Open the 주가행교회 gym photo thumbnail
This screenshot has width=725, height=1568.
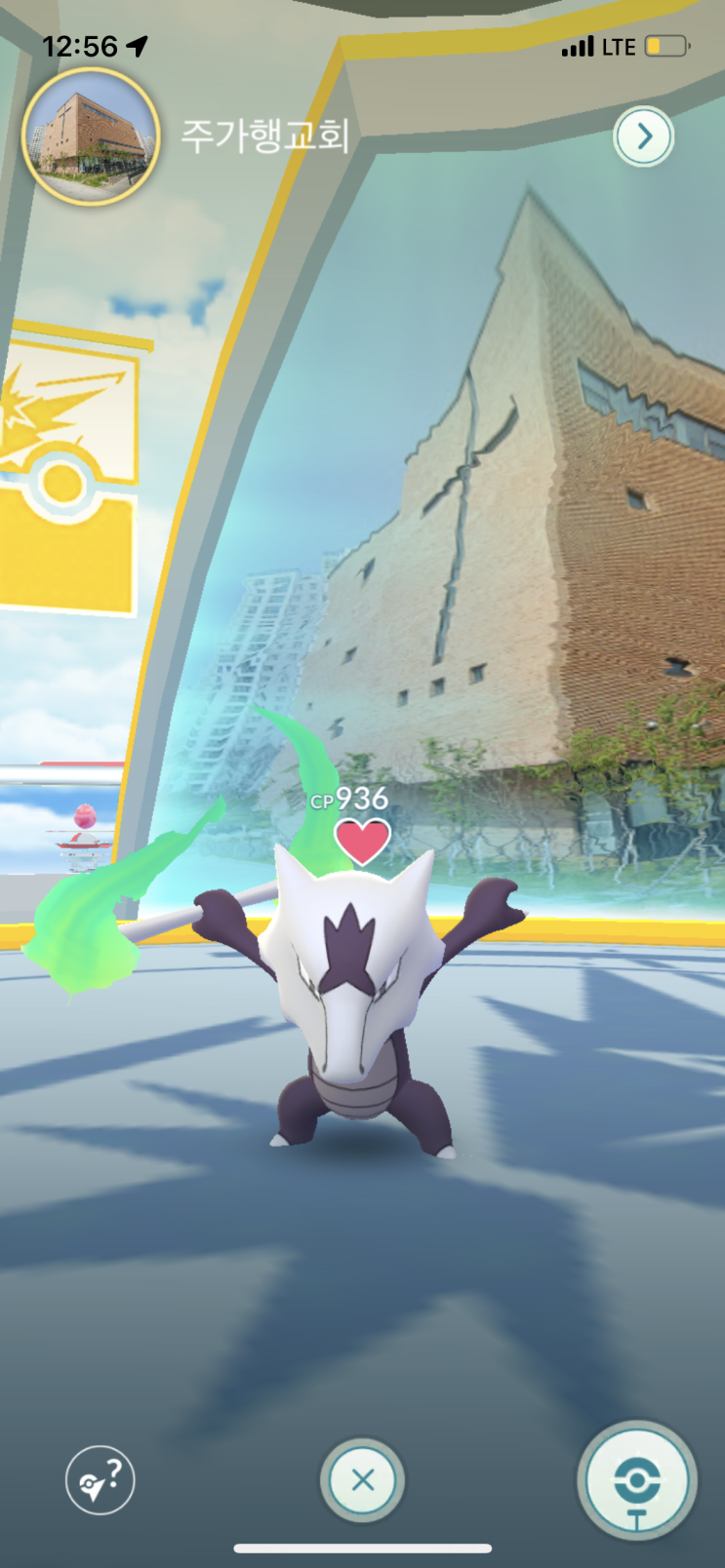(x=92, y=137)
